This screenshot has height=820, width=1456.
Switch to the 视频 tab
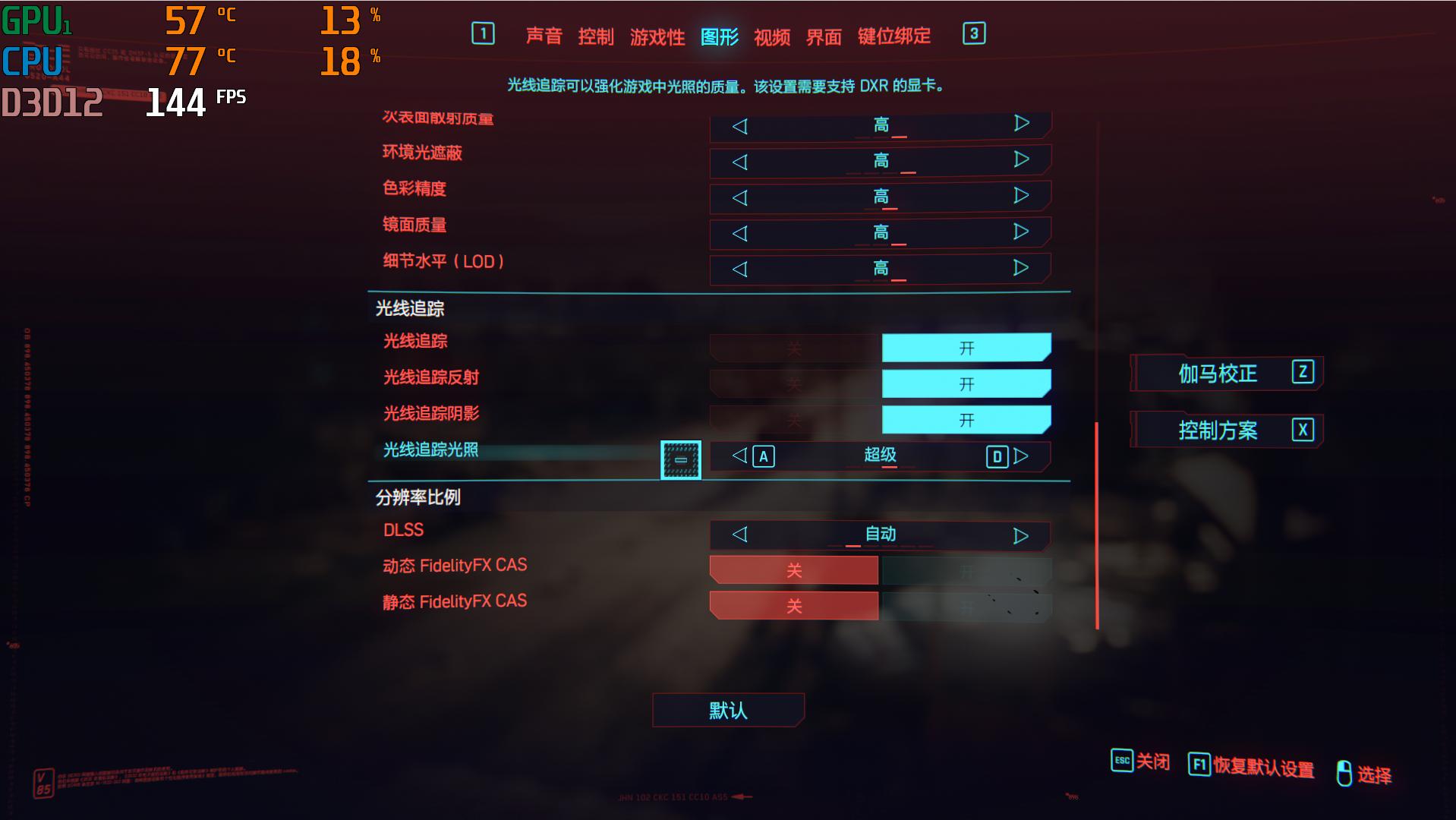click(x=771, y=36)
